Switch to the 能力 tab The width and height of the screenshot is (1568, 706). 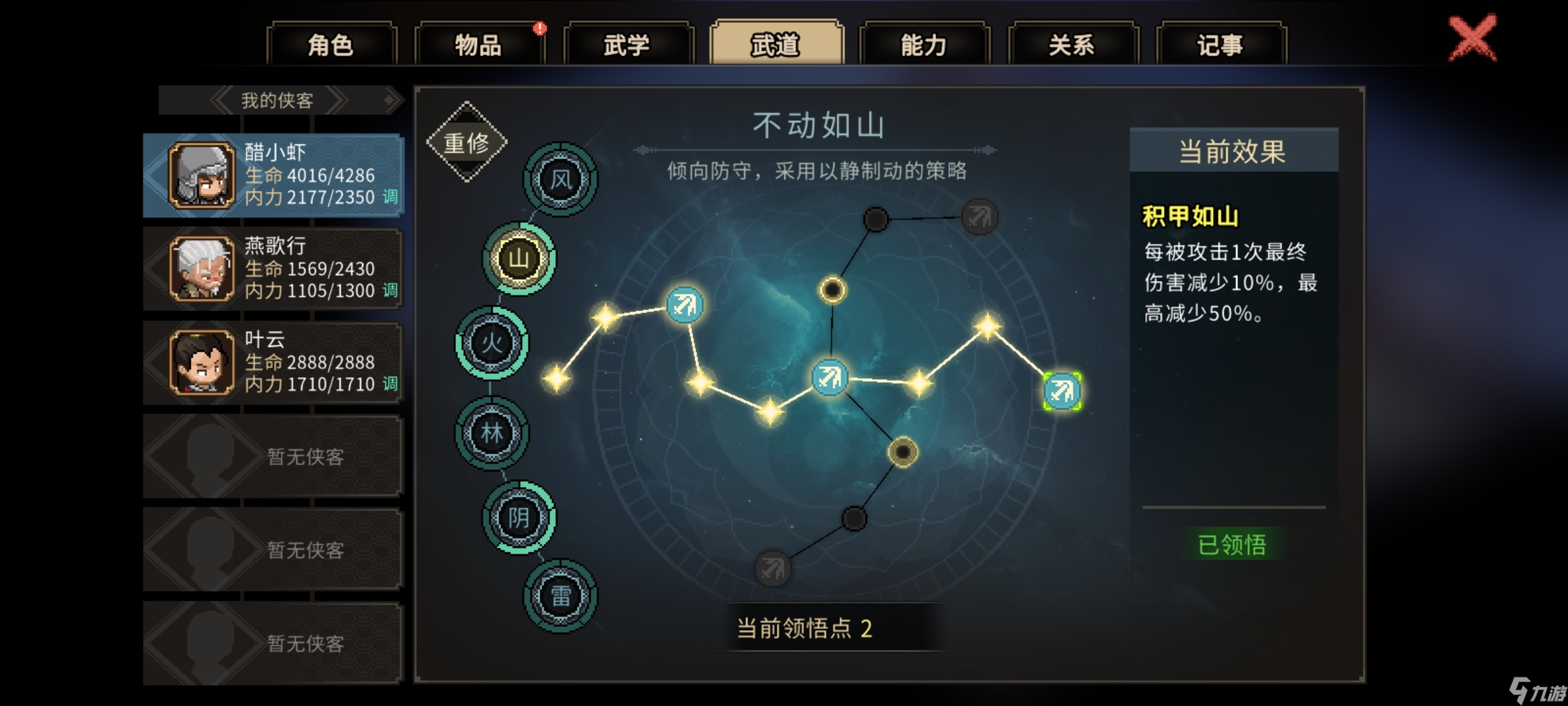point(924,46)
